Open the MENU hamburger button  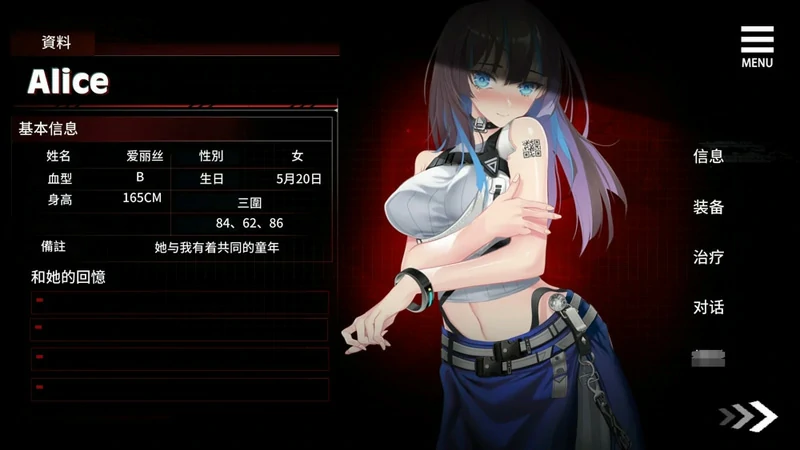(757, 45)
